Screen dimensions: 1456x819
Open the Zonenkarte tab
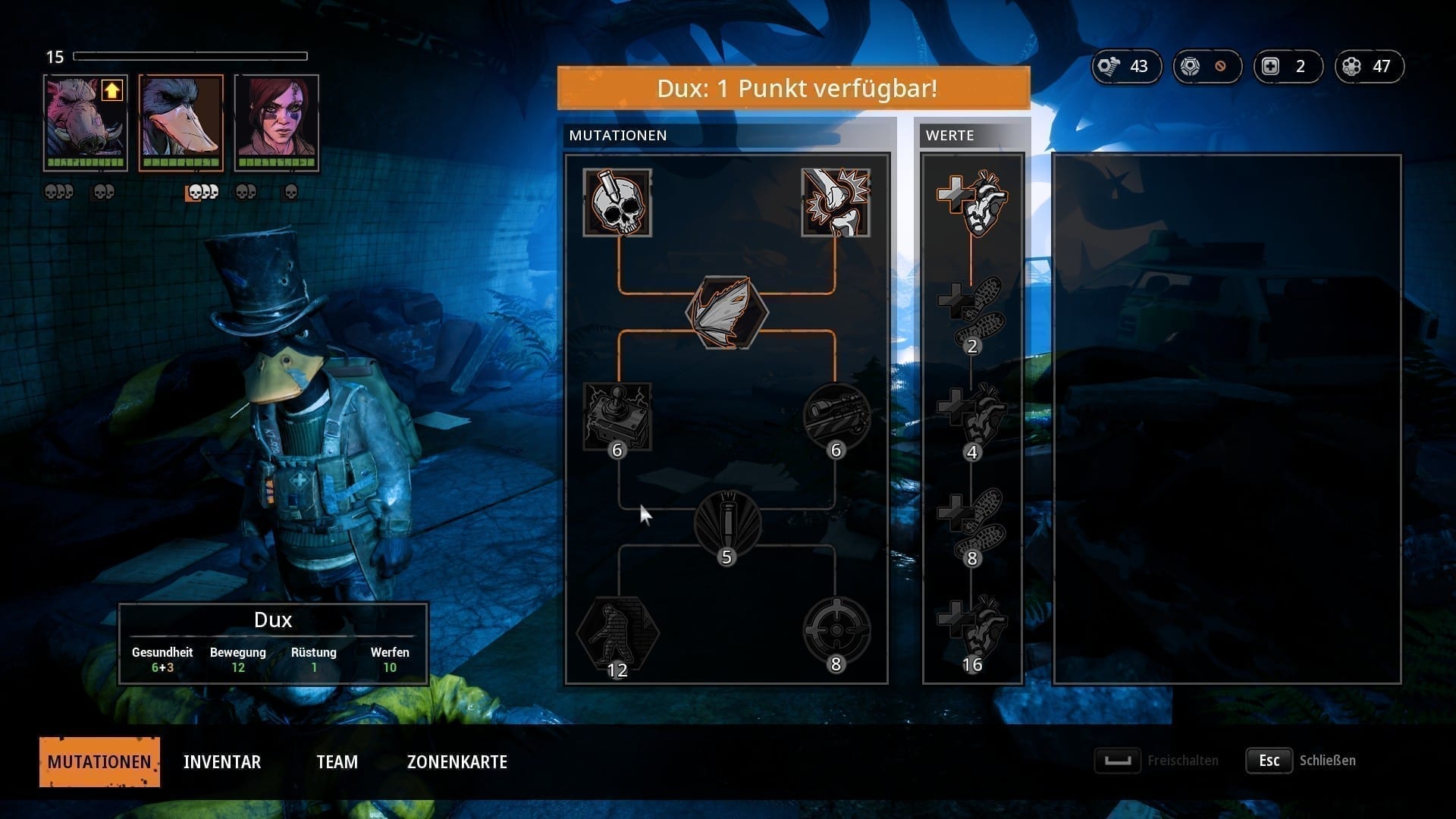click(457, 761)
